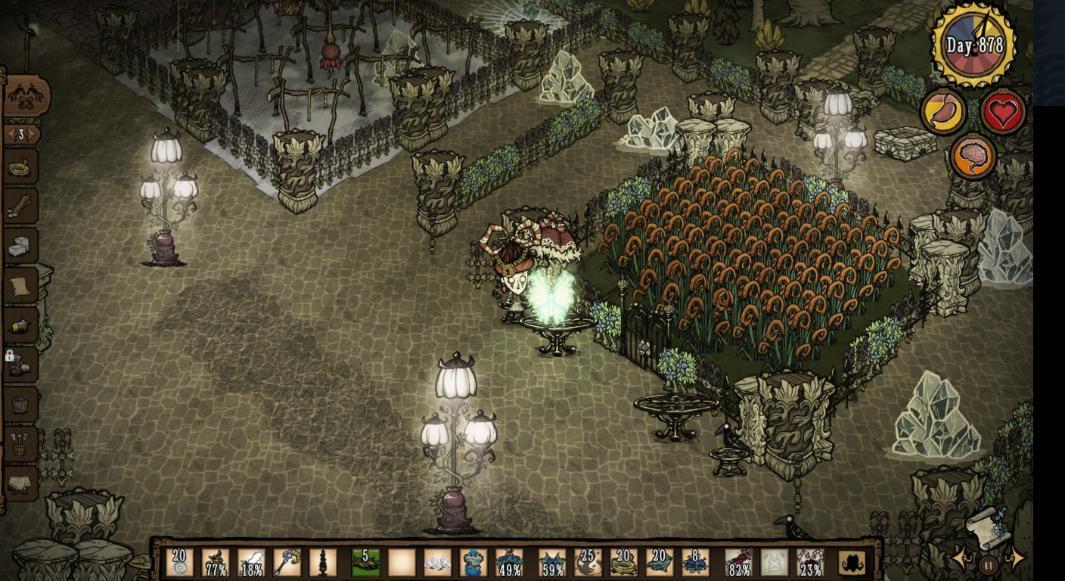
Task: Select the item at 59% durability
Action: pyautogui.click(x=552, y=562)
